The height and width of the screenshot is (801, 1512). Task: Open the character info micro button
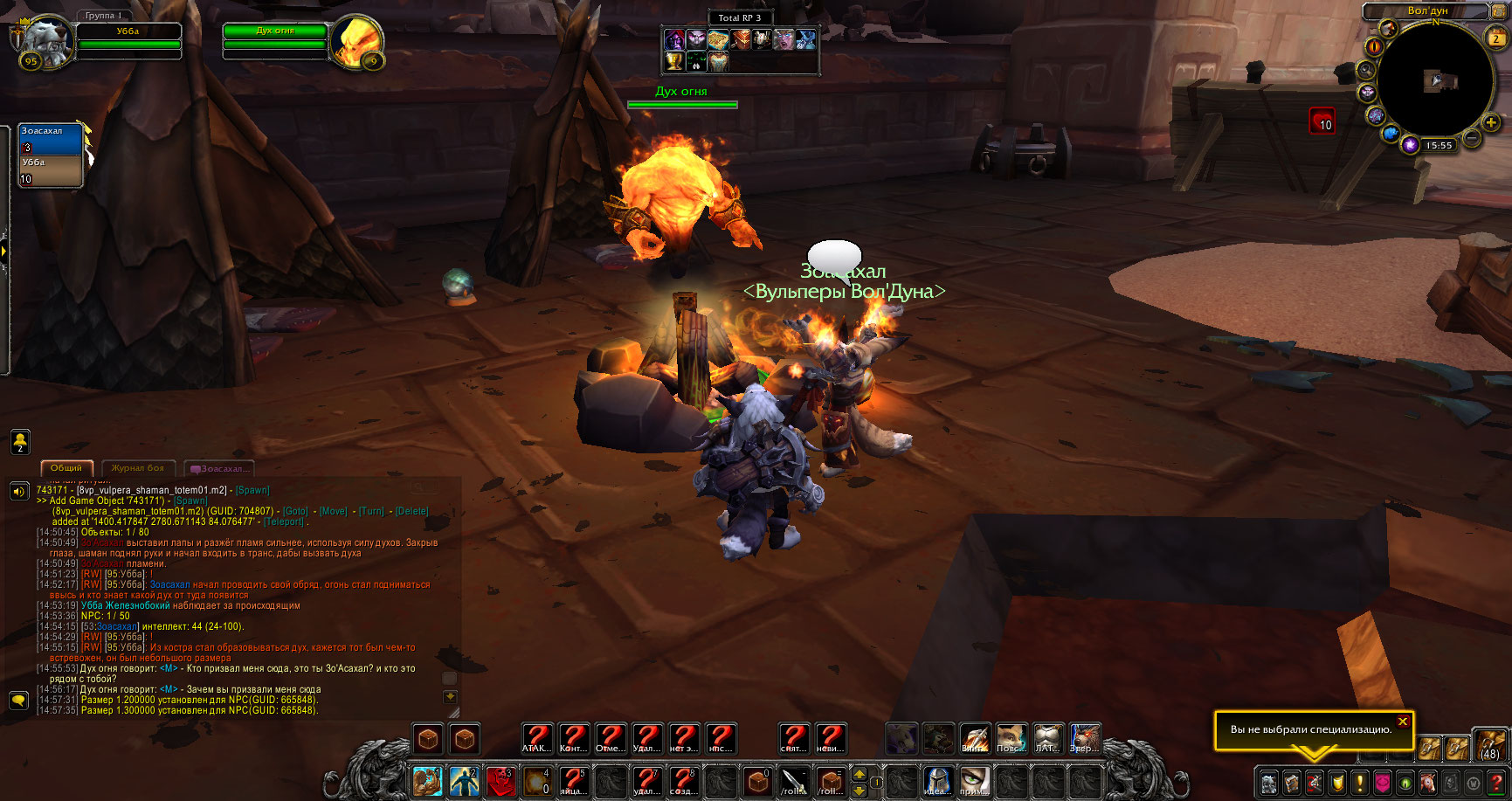[1268, 782]
